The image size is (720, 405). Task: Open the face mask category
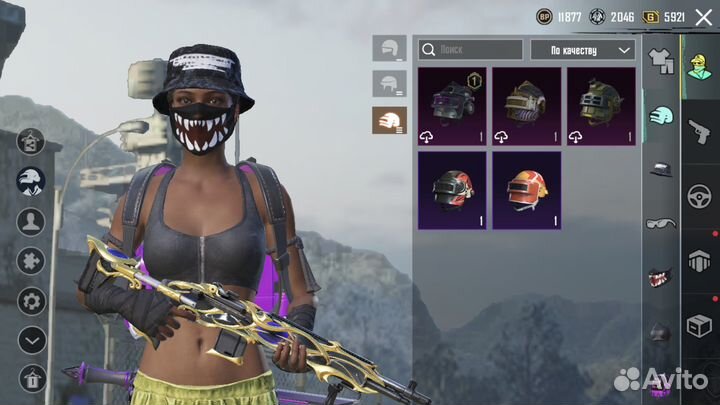[659, 276]
